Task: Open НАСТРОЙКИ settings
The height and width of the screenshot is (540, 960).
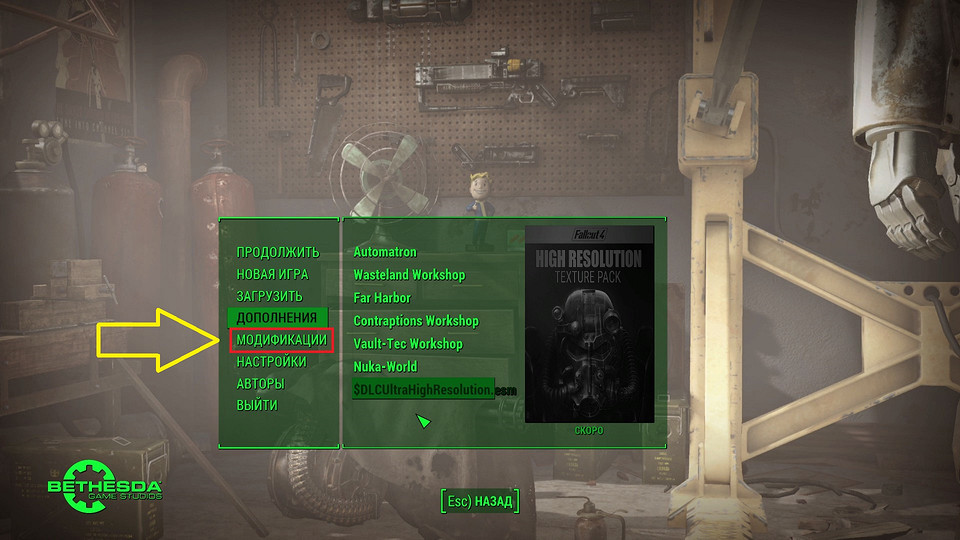Action: (x=271, y=362)
